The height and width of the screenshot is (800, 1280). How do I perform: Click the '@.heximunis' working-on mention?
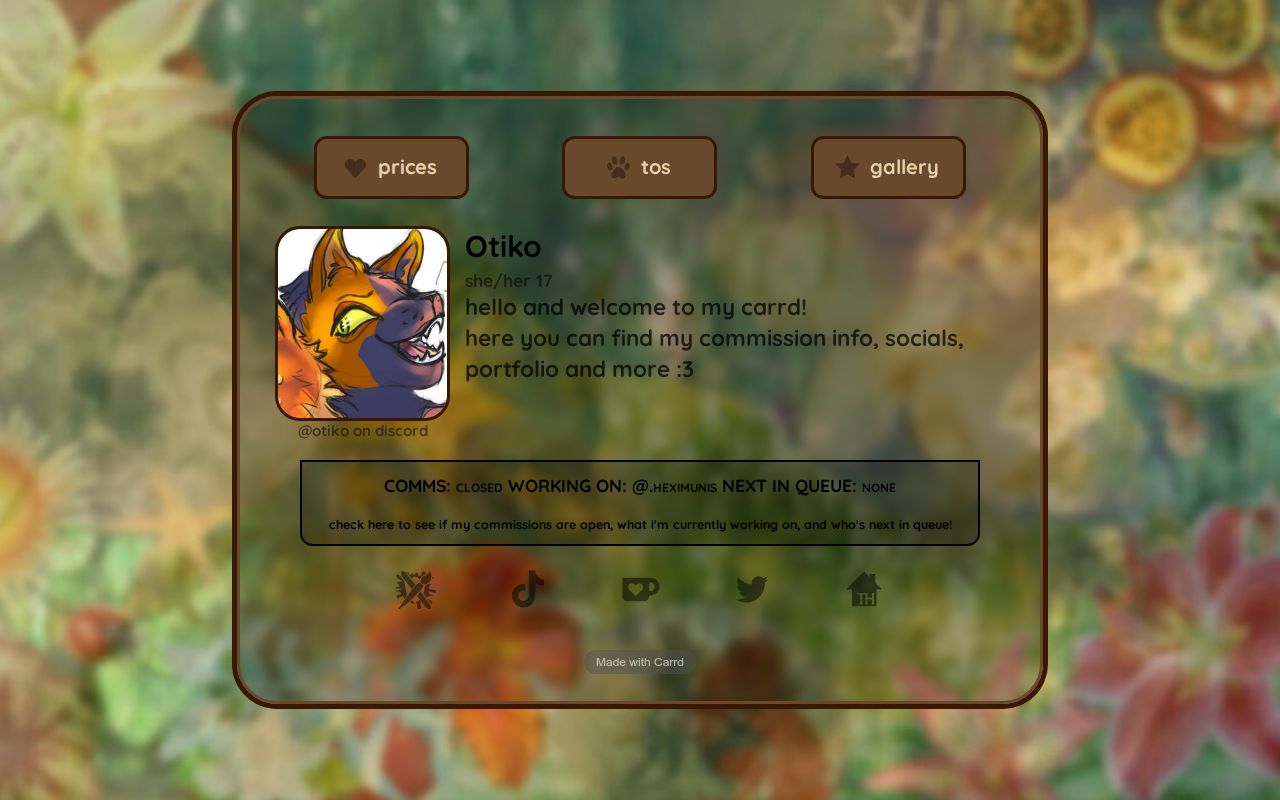point(676,487)
